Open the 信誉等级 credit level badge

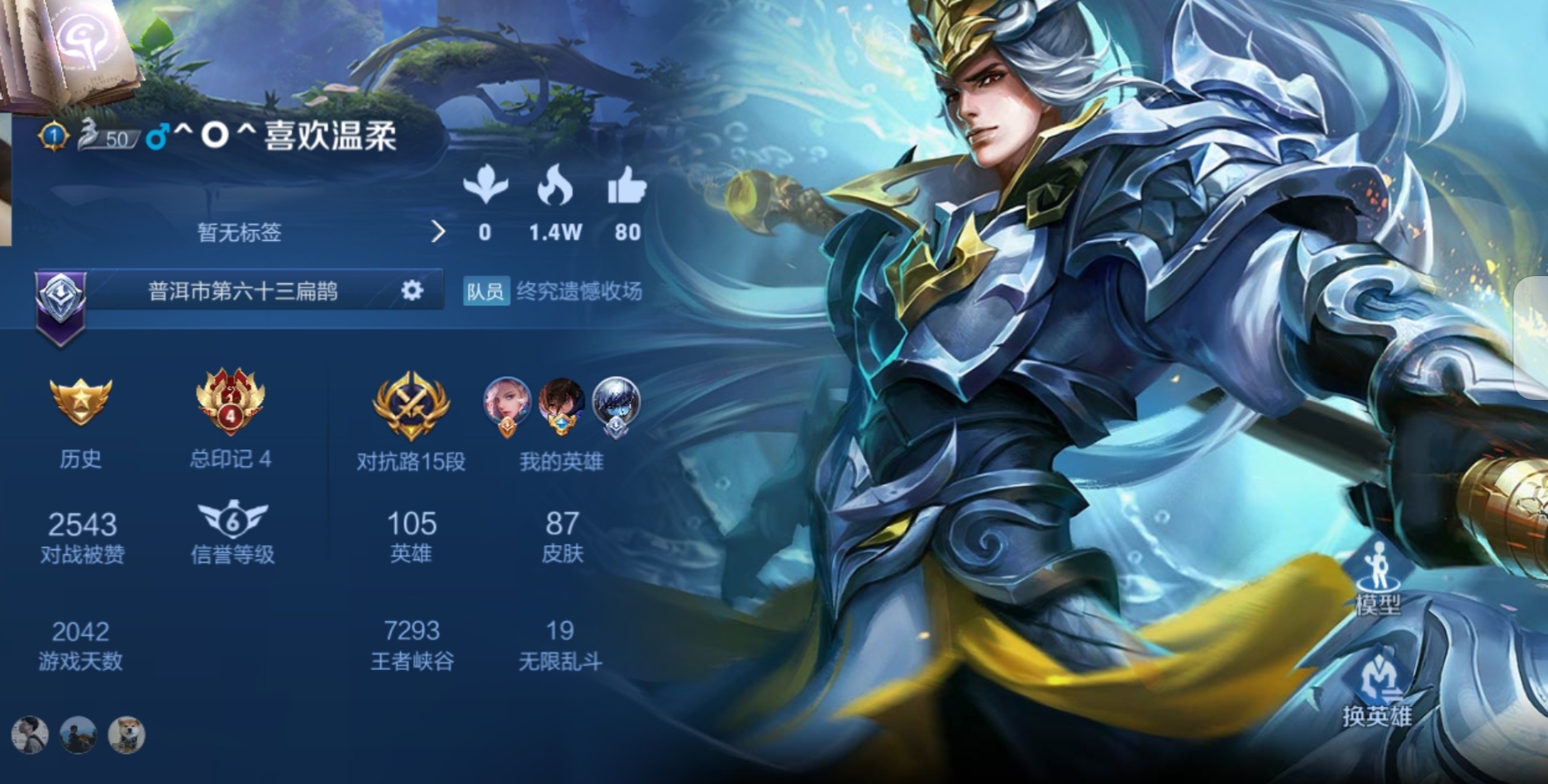[x=232, y=520]
